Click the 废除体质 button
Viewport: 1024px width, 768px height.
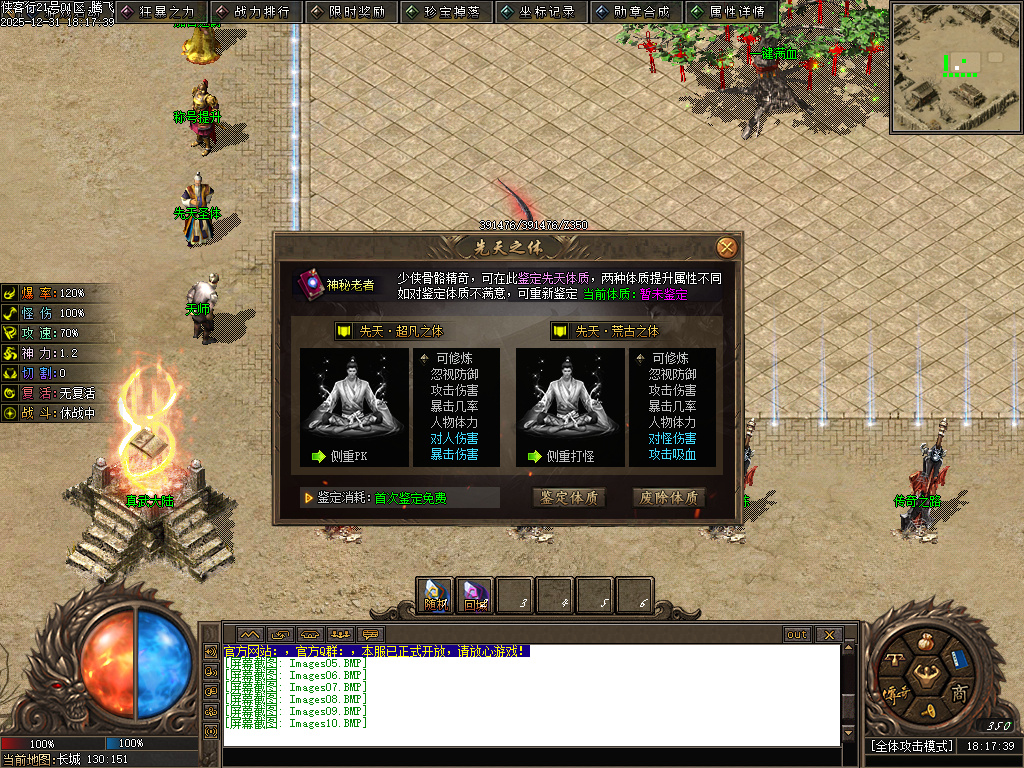tap(669, 497)
